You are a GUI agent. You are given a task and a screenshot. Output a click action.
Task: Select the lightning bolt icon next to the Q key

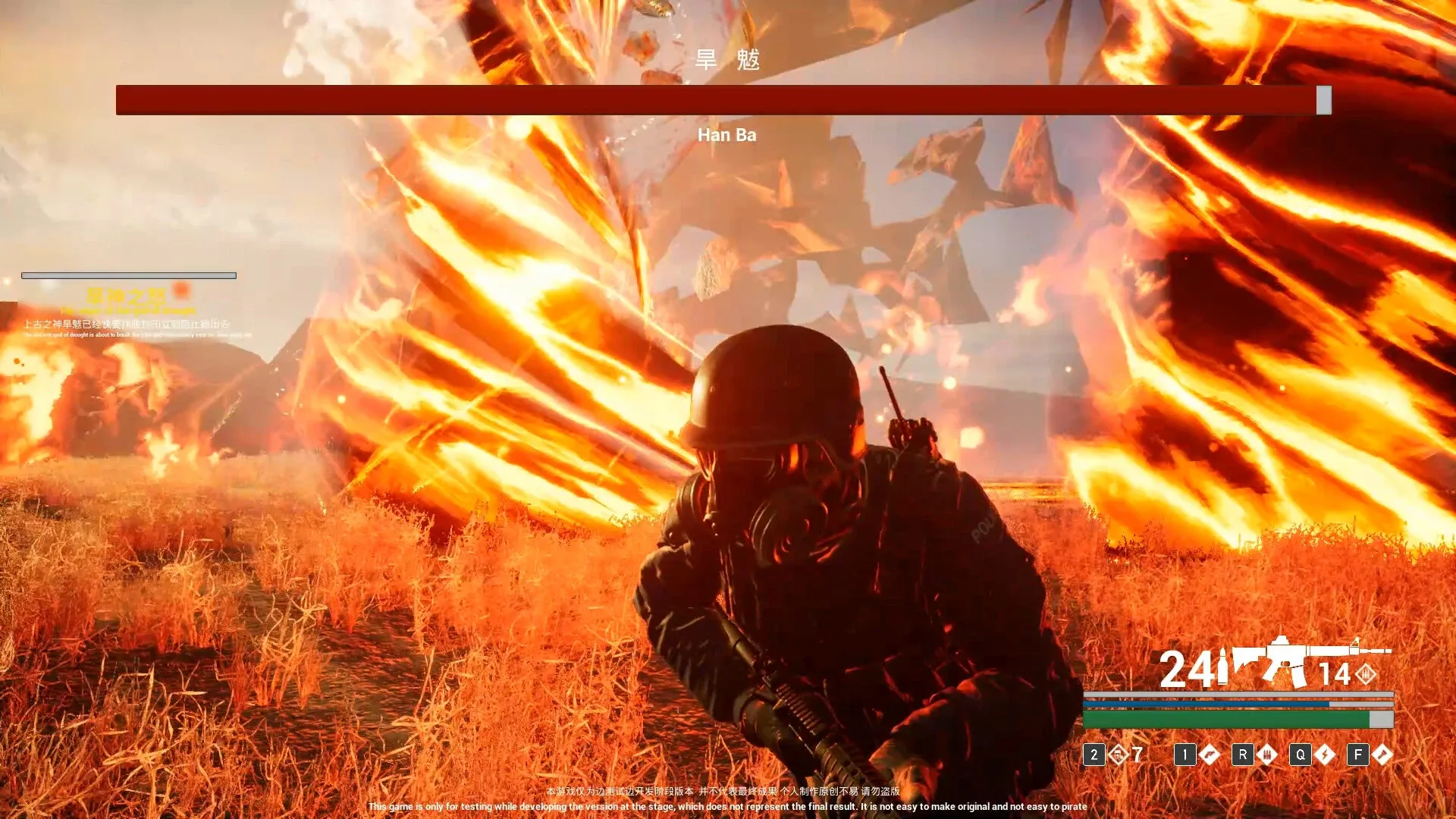point(1325,755)
